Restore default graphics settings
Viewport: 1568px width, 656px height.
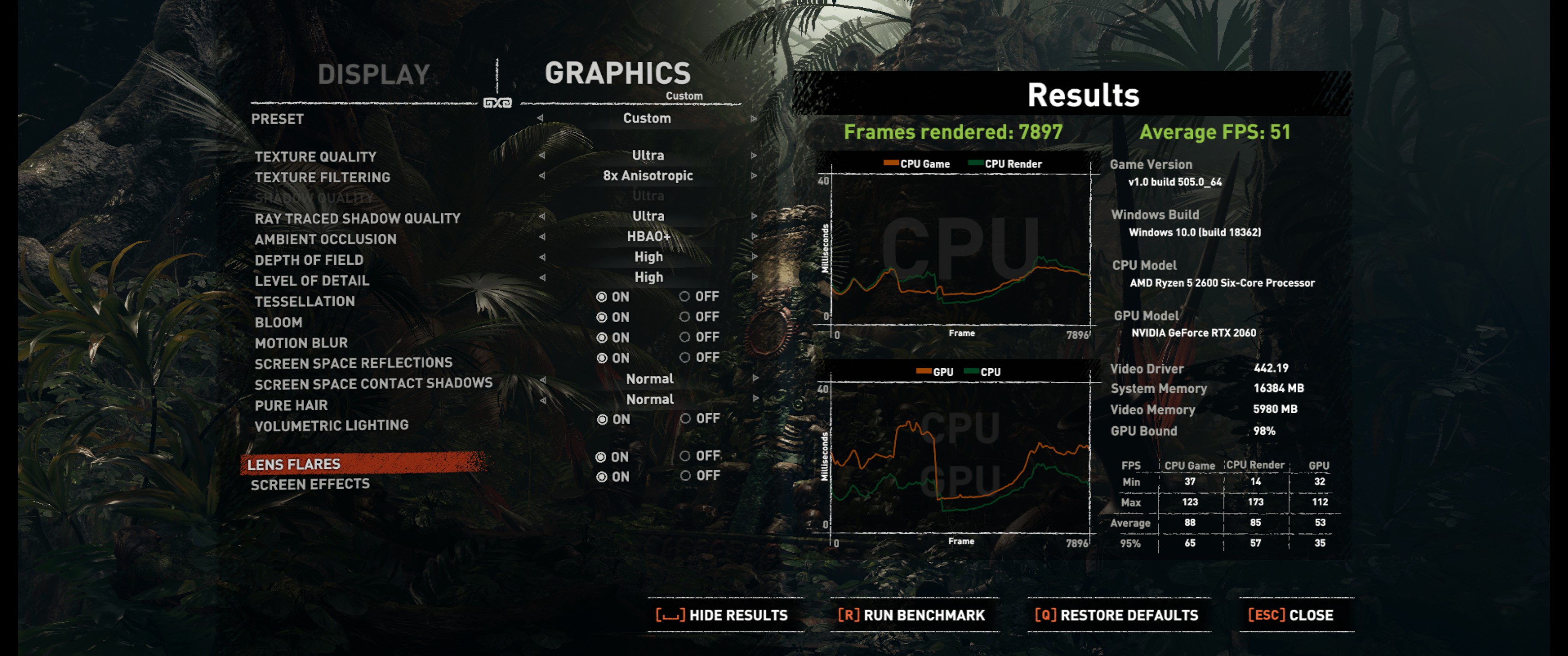click(1116, 615)
